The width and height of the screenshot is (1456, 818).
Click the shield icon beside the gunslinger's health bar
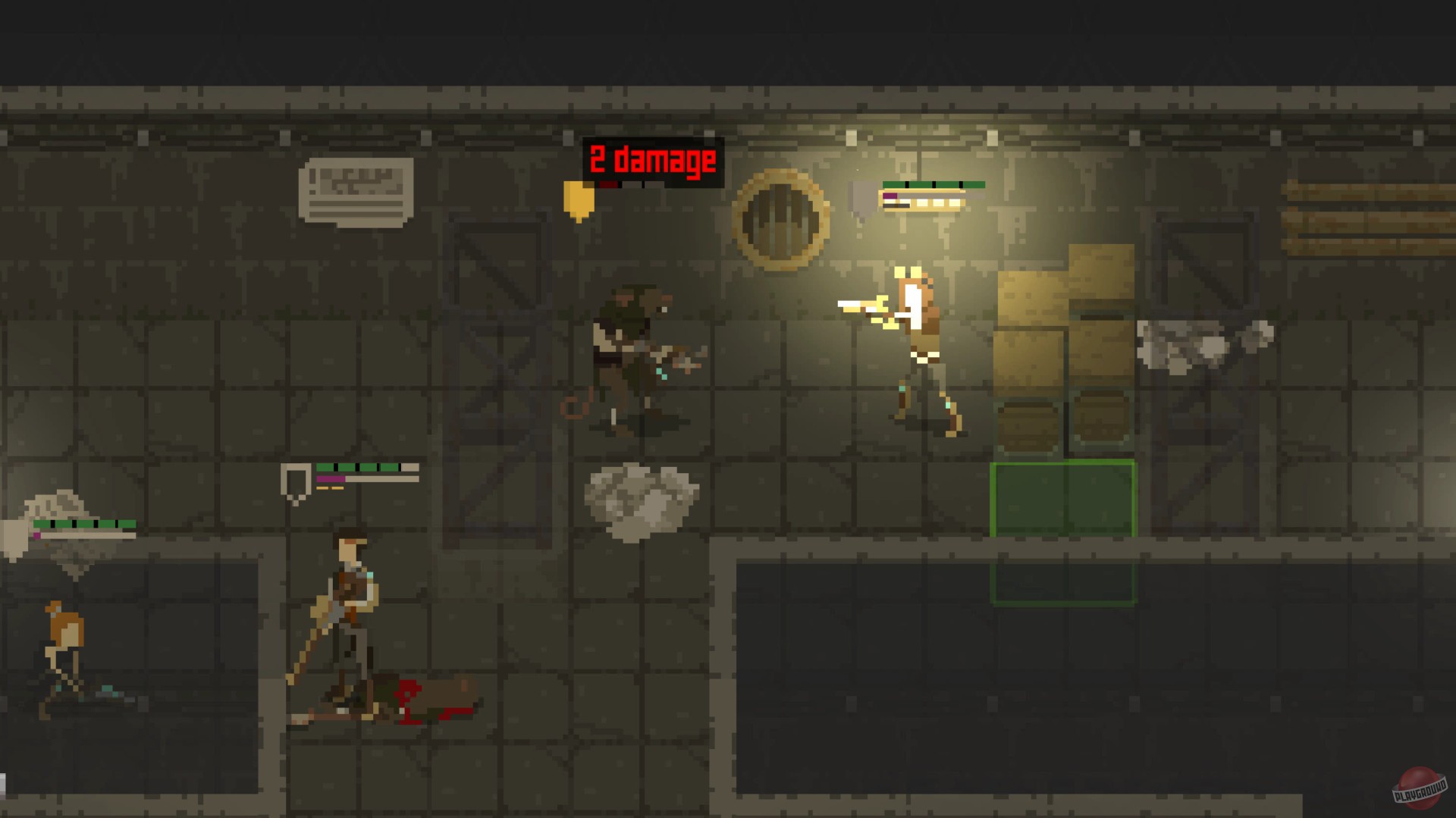pos(861,199)
